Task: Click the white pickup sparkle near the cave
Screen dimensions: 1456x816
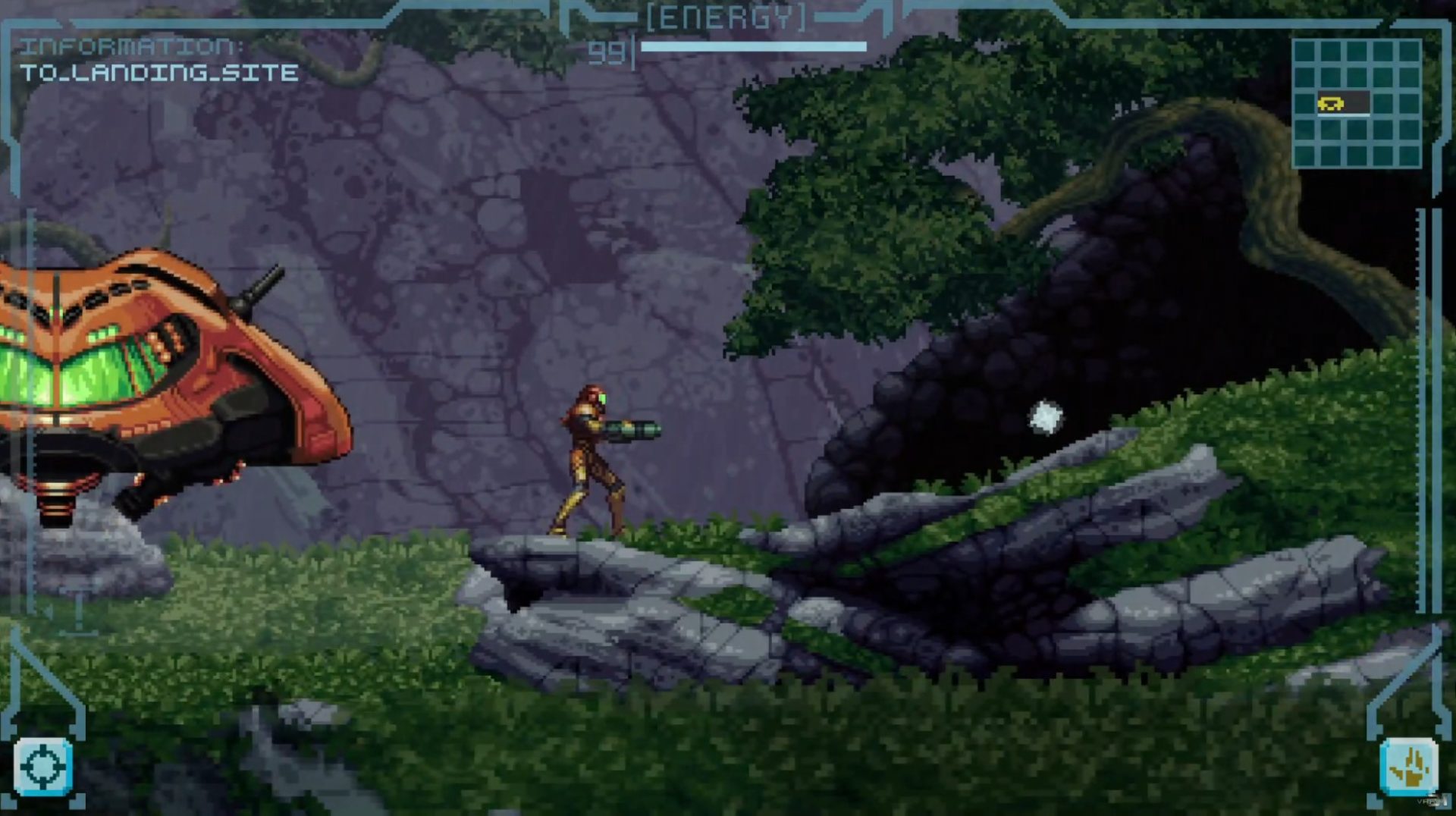Action: [x=1044, y=417]
